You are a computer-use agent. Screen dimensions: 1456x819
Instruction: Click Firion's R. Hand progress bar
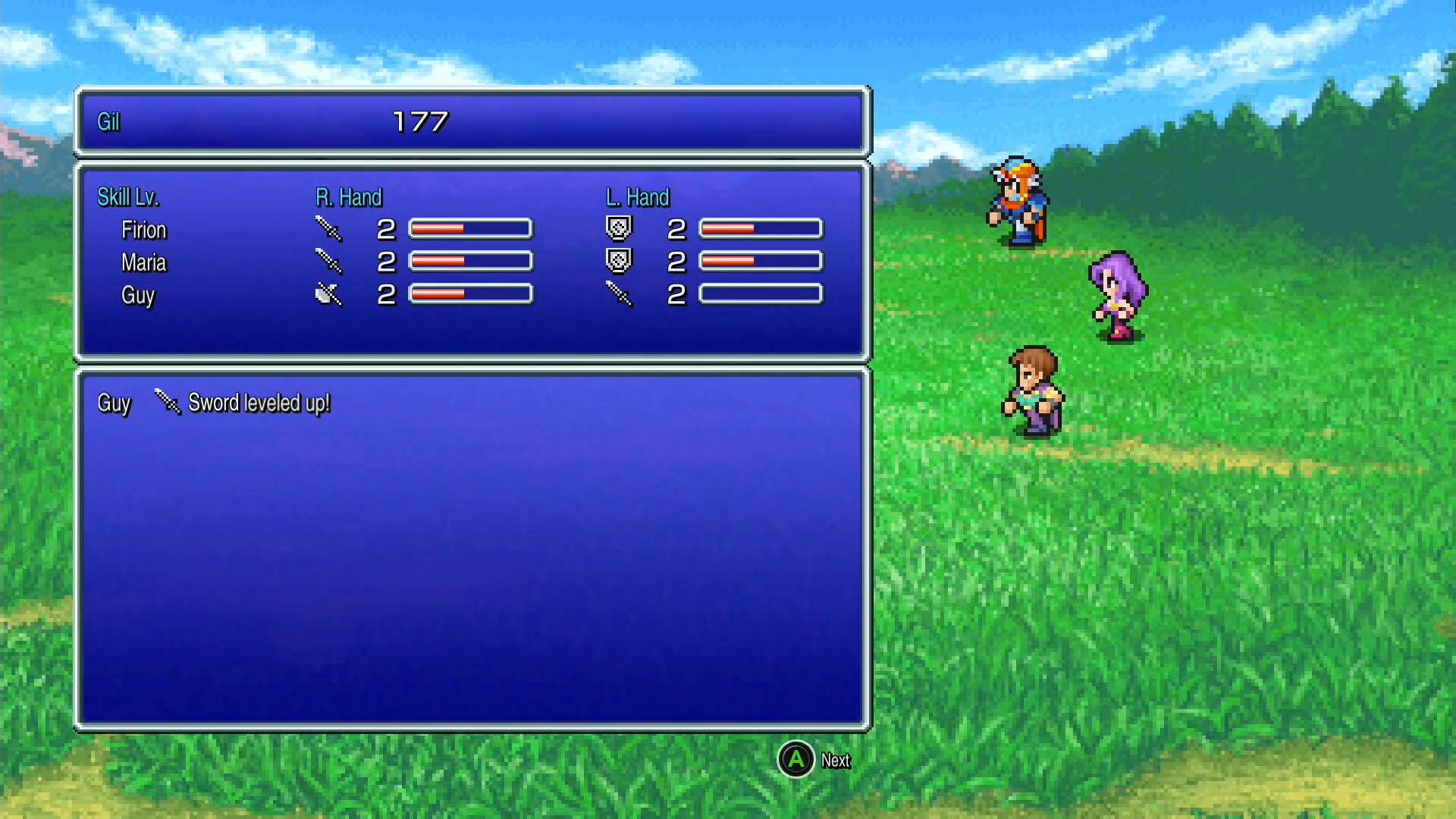point(469,227)
